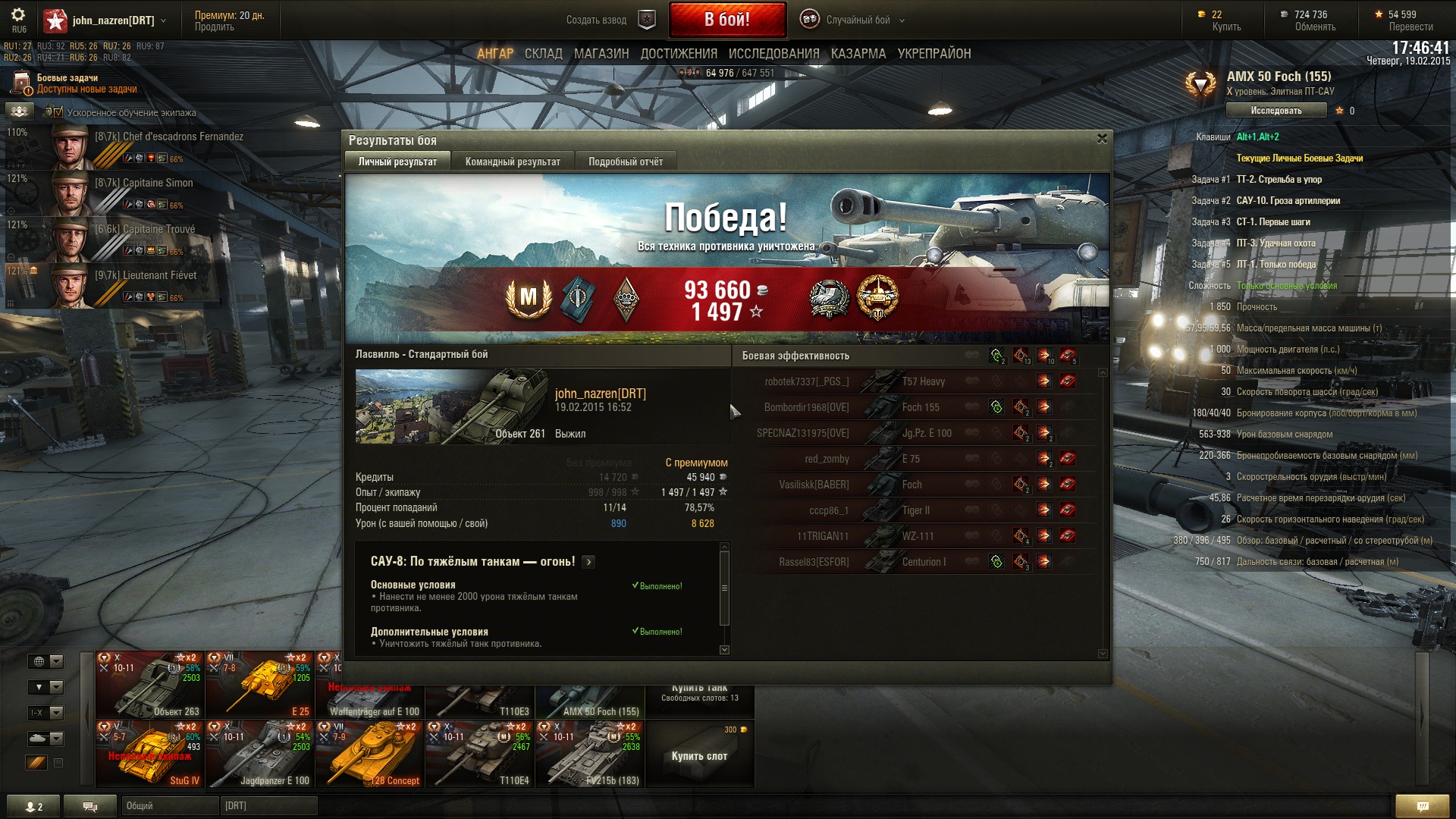Select the "Личный результат" tab
1456x819 pixels.
[397, 162]
